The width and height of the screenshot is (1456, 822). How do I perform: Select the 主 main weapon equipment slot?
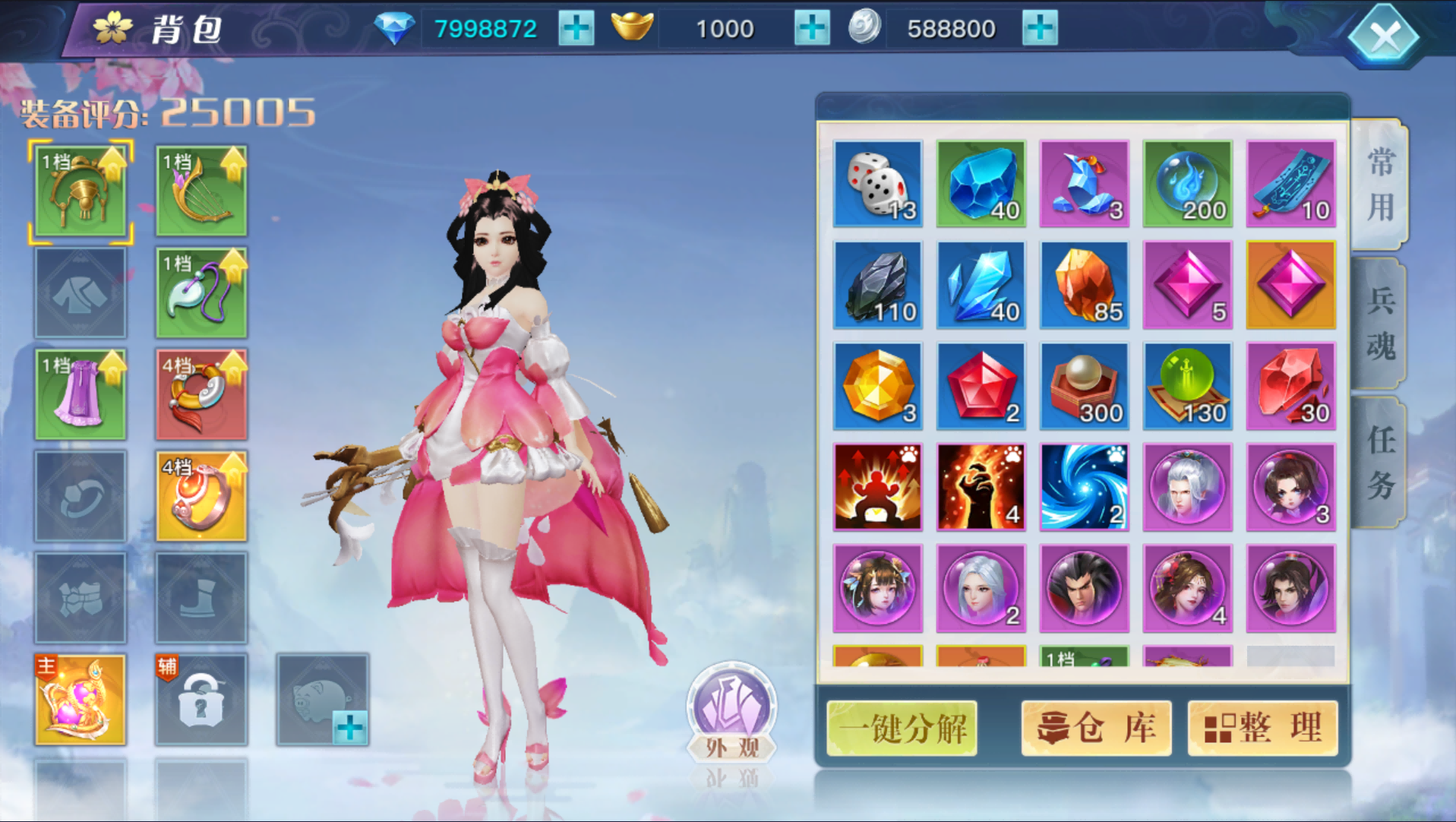point(80,697)
